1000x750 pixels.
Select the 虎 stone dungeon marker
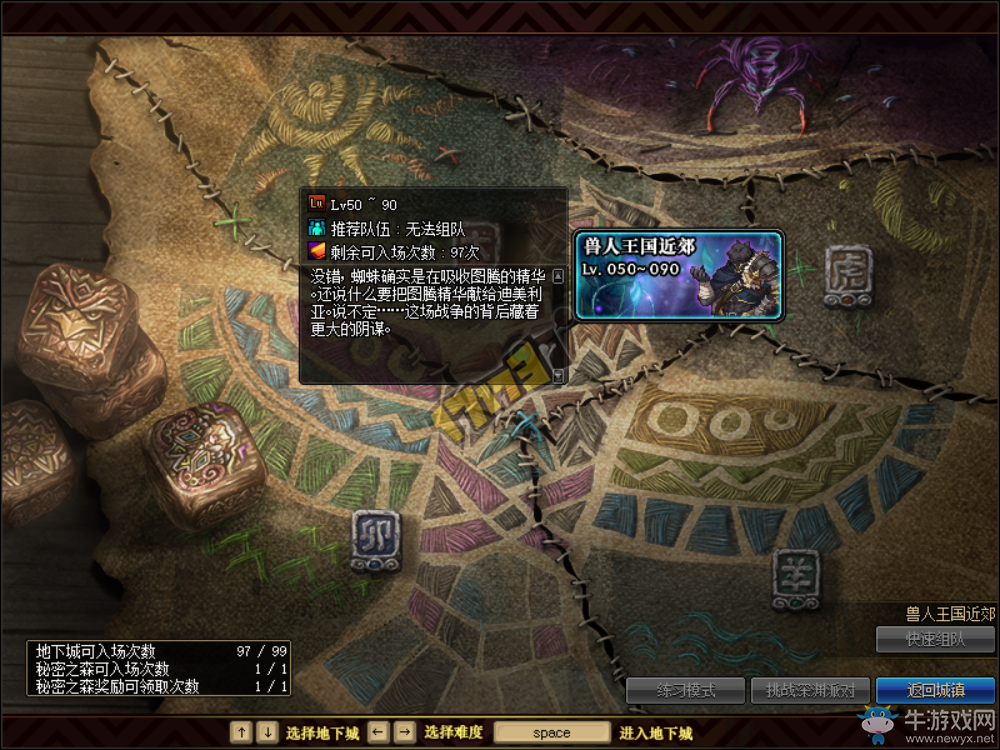click(x=849, y=275)
